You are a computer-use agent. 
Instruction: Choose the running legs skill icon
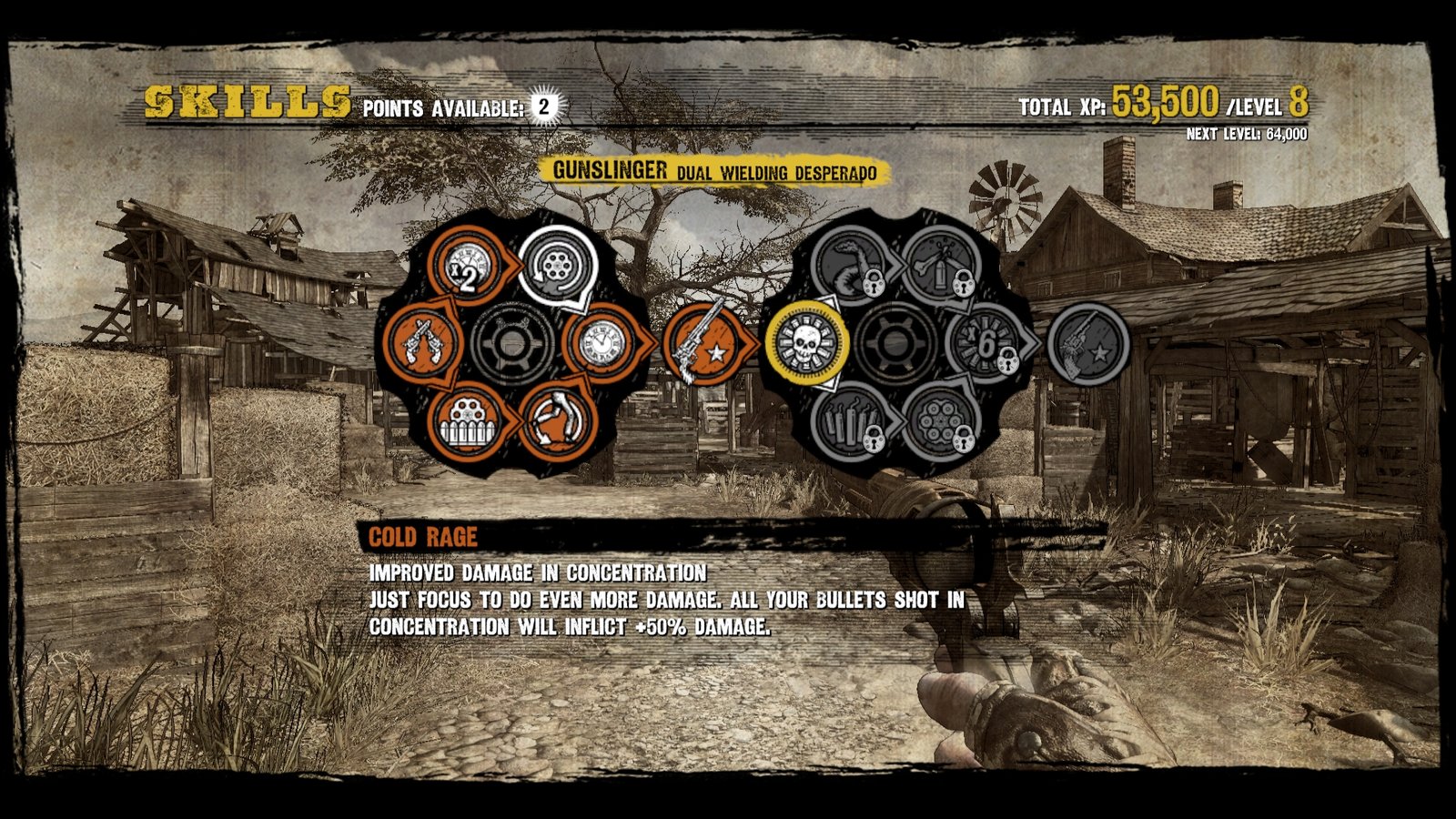coord(557,421)
